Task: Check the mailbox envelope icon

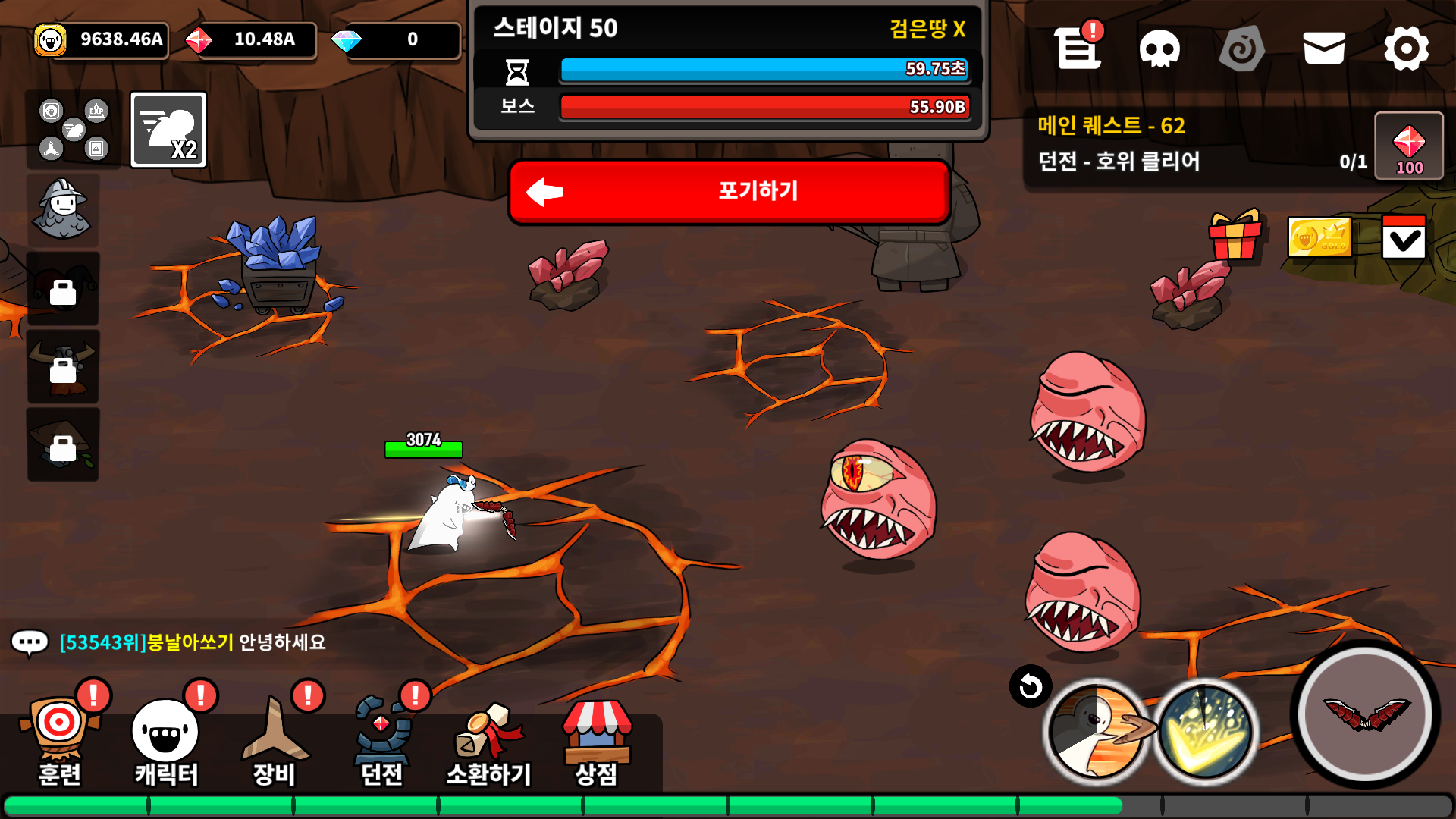Action: (x=1324, y=49)
